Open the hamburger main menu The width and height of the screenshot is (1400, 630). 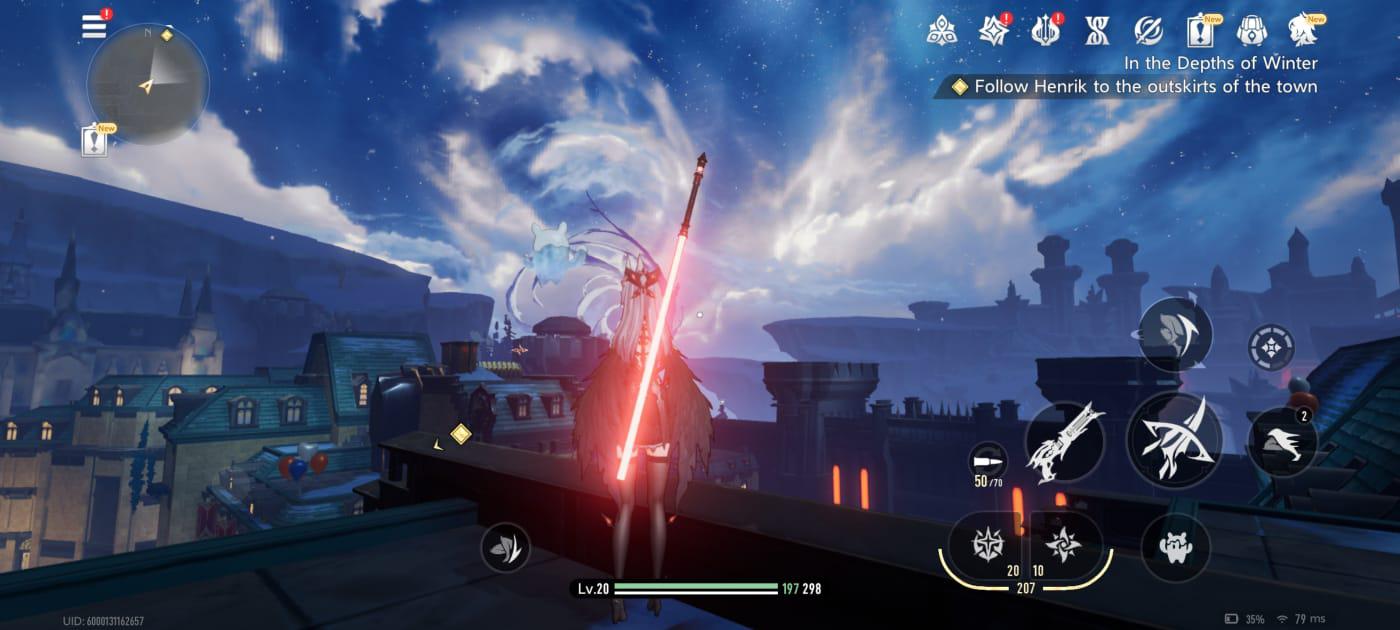click(94, 27)
